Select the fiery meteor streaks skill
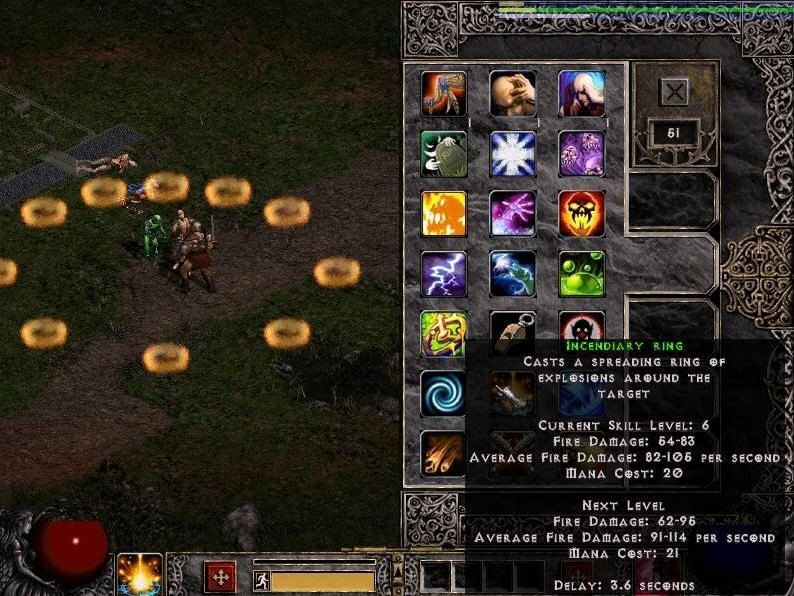The width and height of the screenshot is (794, 596). [444, 453]
